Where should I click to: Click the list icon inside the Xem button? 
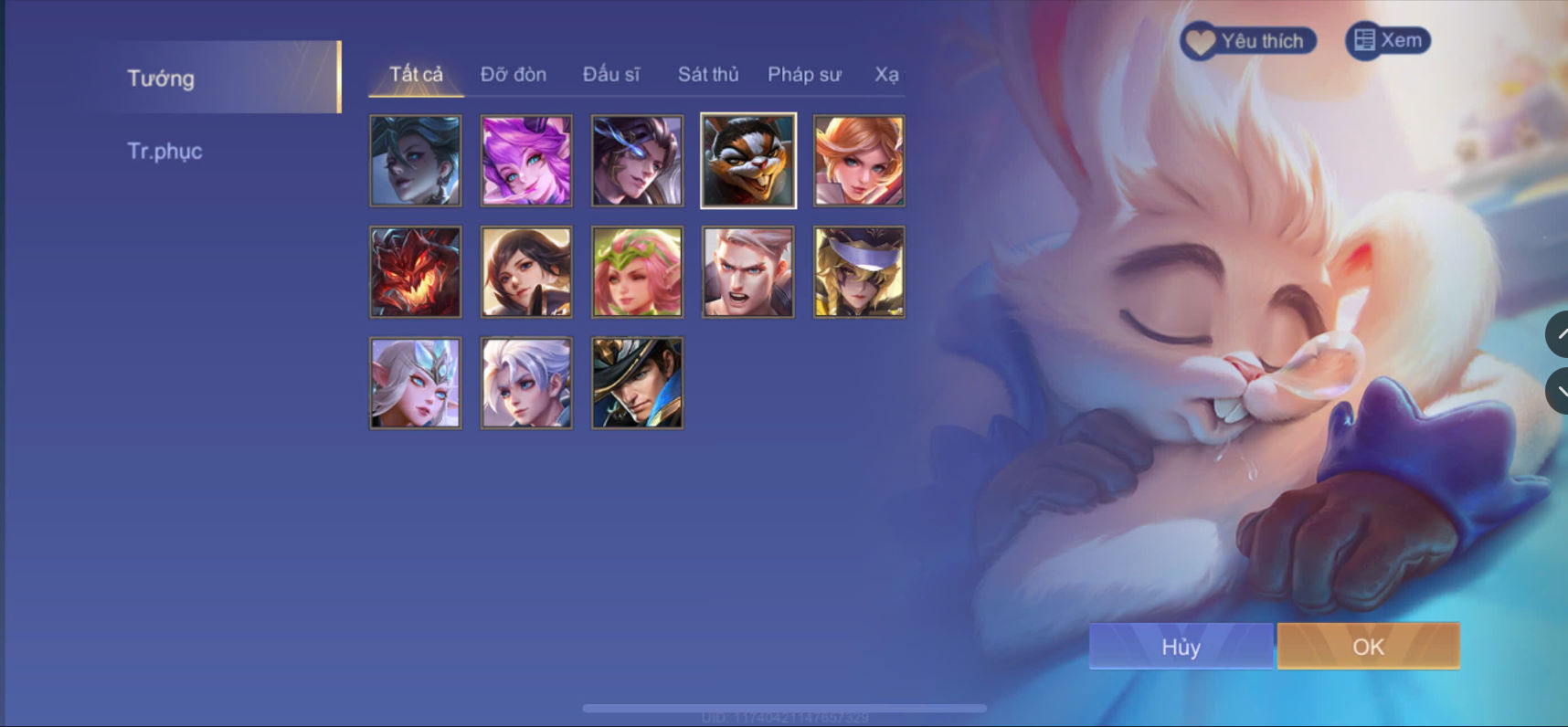1364,39
